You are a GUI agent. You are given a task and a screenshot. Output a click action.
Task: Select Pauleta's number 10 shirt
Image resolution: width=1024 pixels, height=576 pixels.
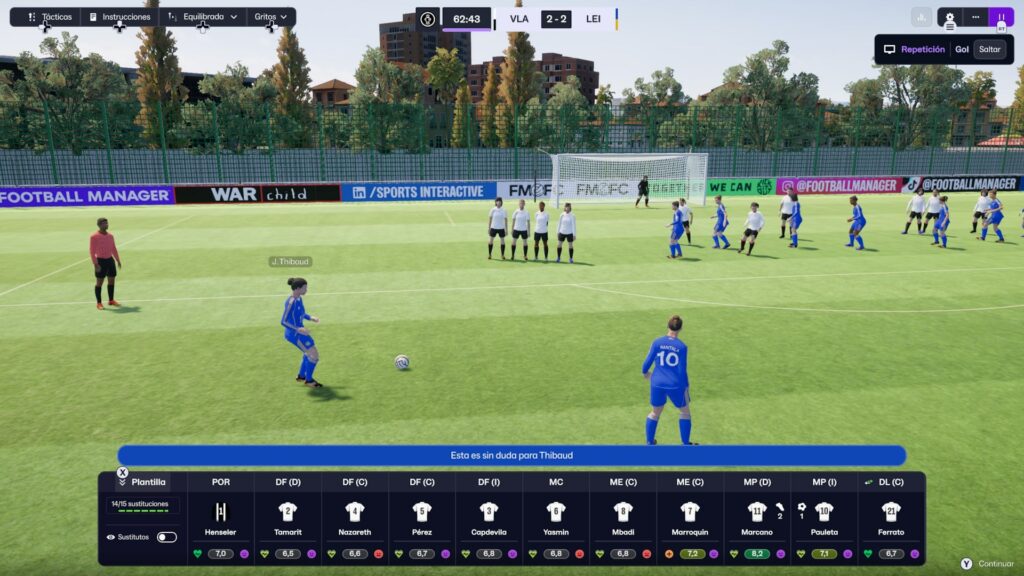[824, 512]
